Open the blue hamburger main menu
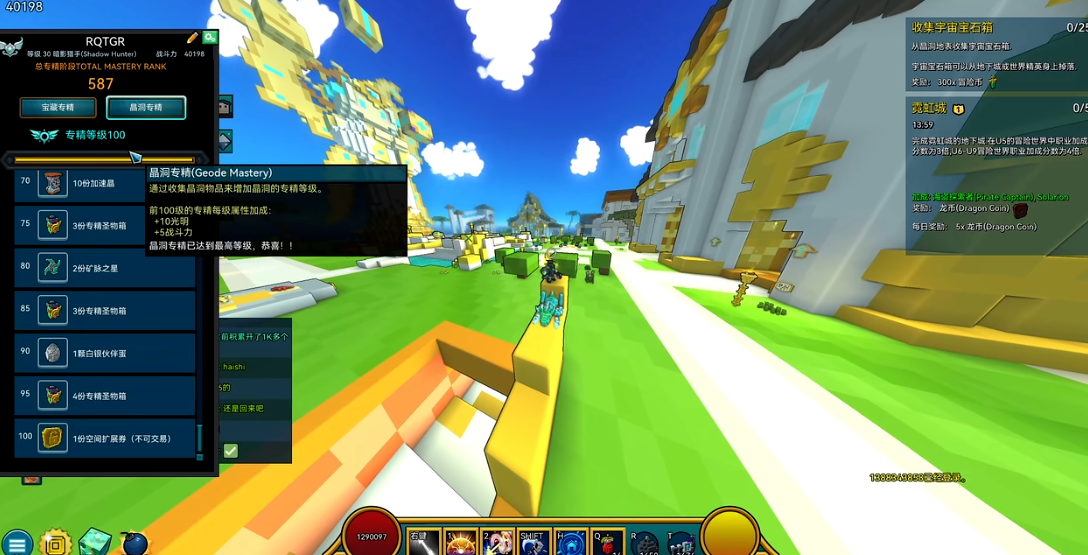 pos(17,543)
